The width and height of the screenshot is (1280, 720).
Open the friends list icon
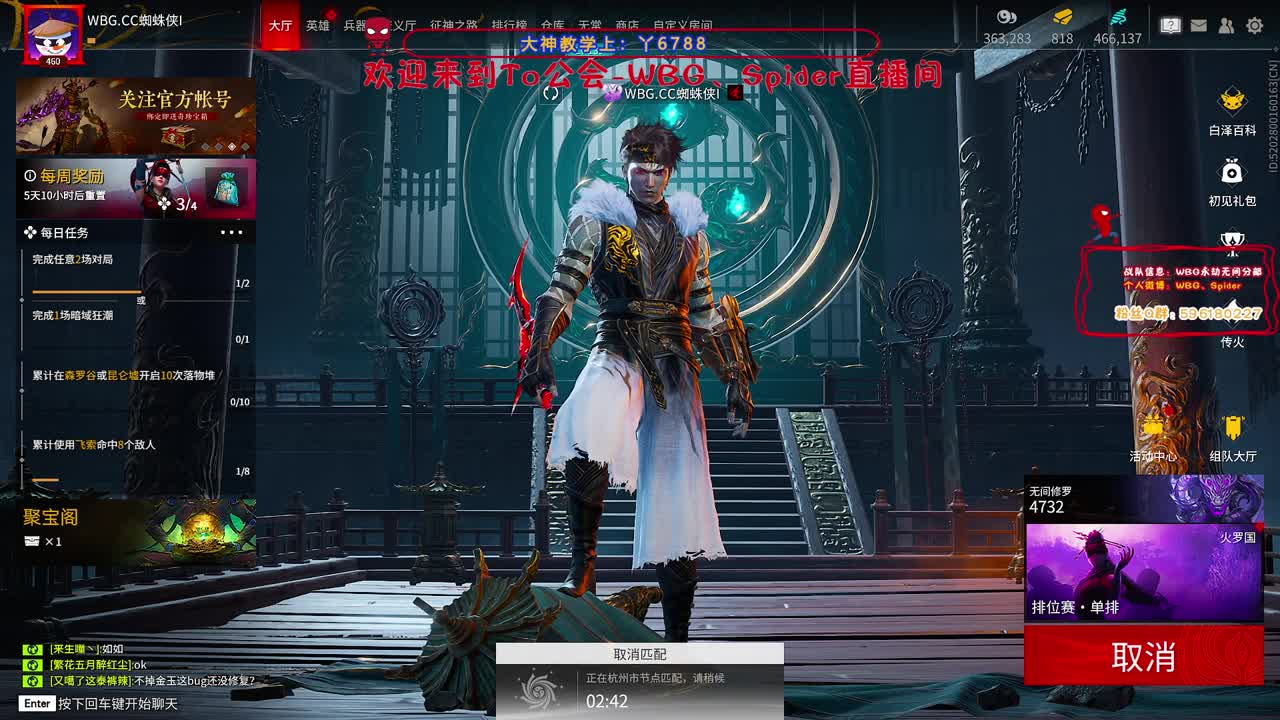click(x=1227, y=26)
